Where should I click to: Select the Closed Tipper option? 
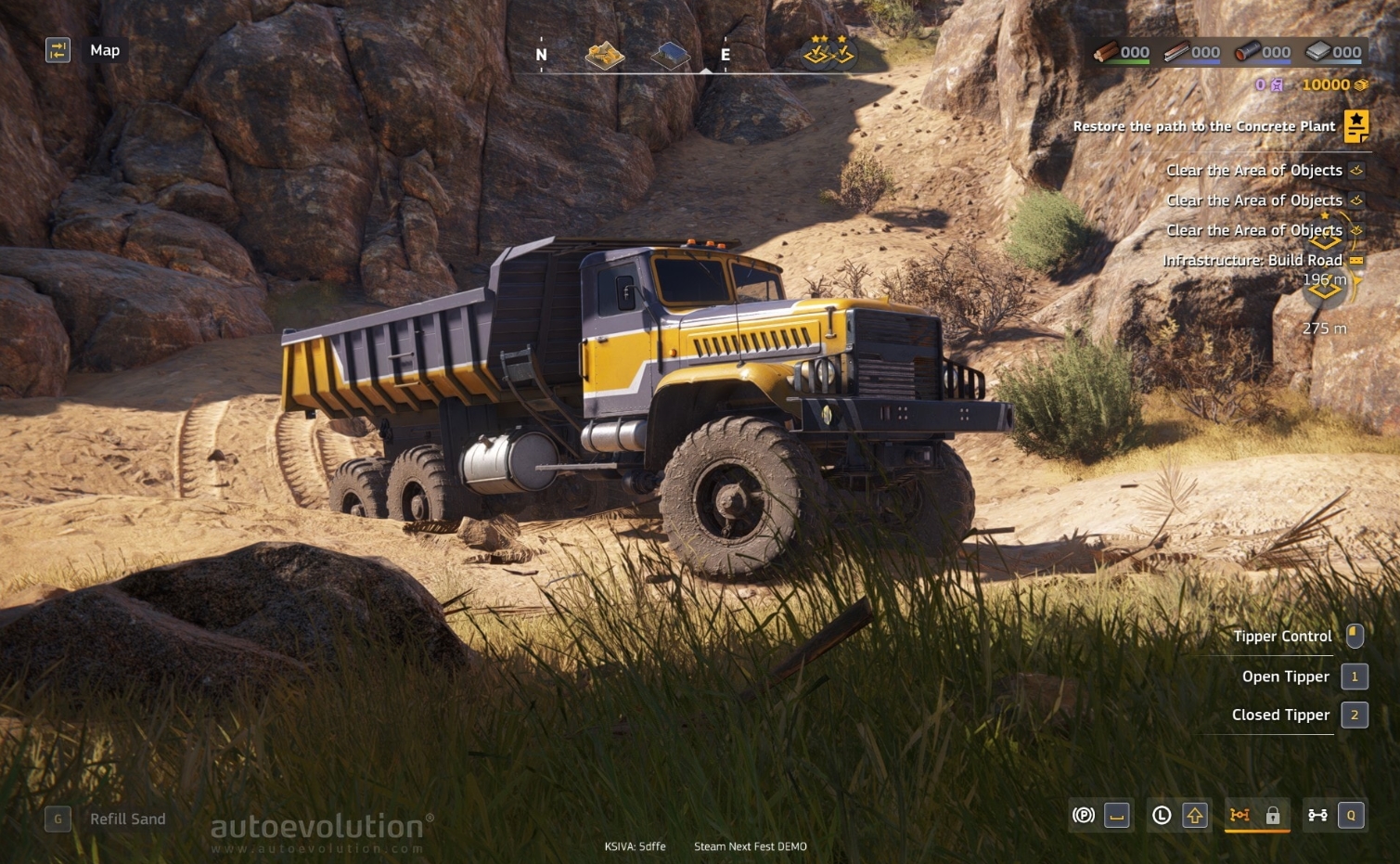(x=1280, y=715)
